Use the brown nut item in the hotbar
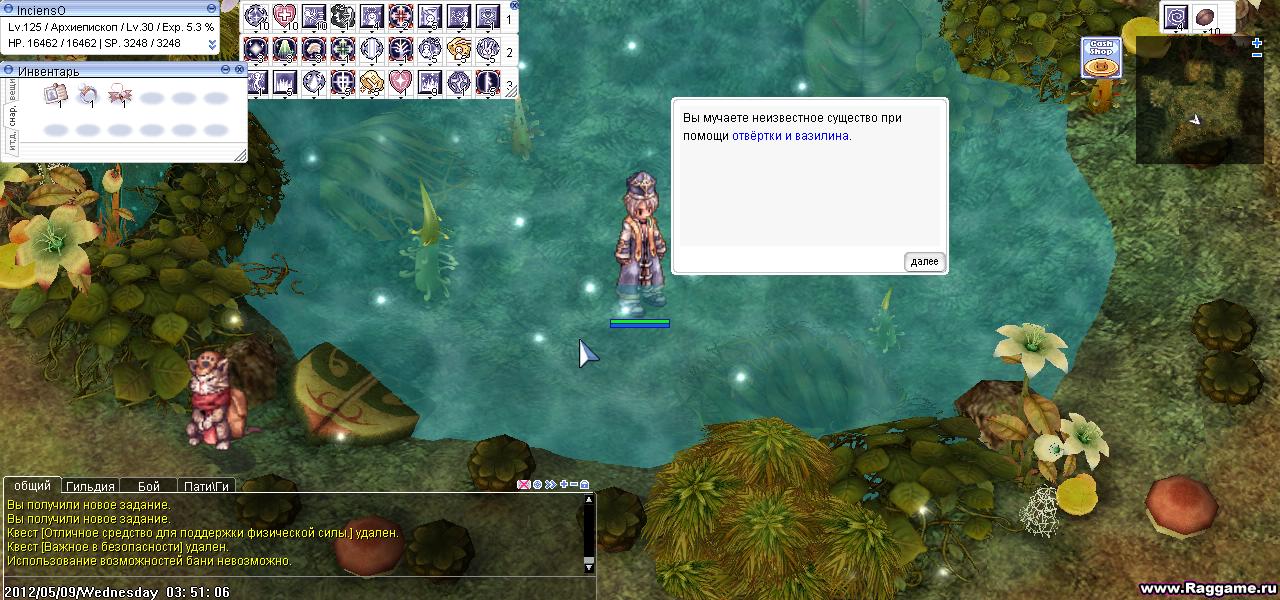 coord(1206,17)
